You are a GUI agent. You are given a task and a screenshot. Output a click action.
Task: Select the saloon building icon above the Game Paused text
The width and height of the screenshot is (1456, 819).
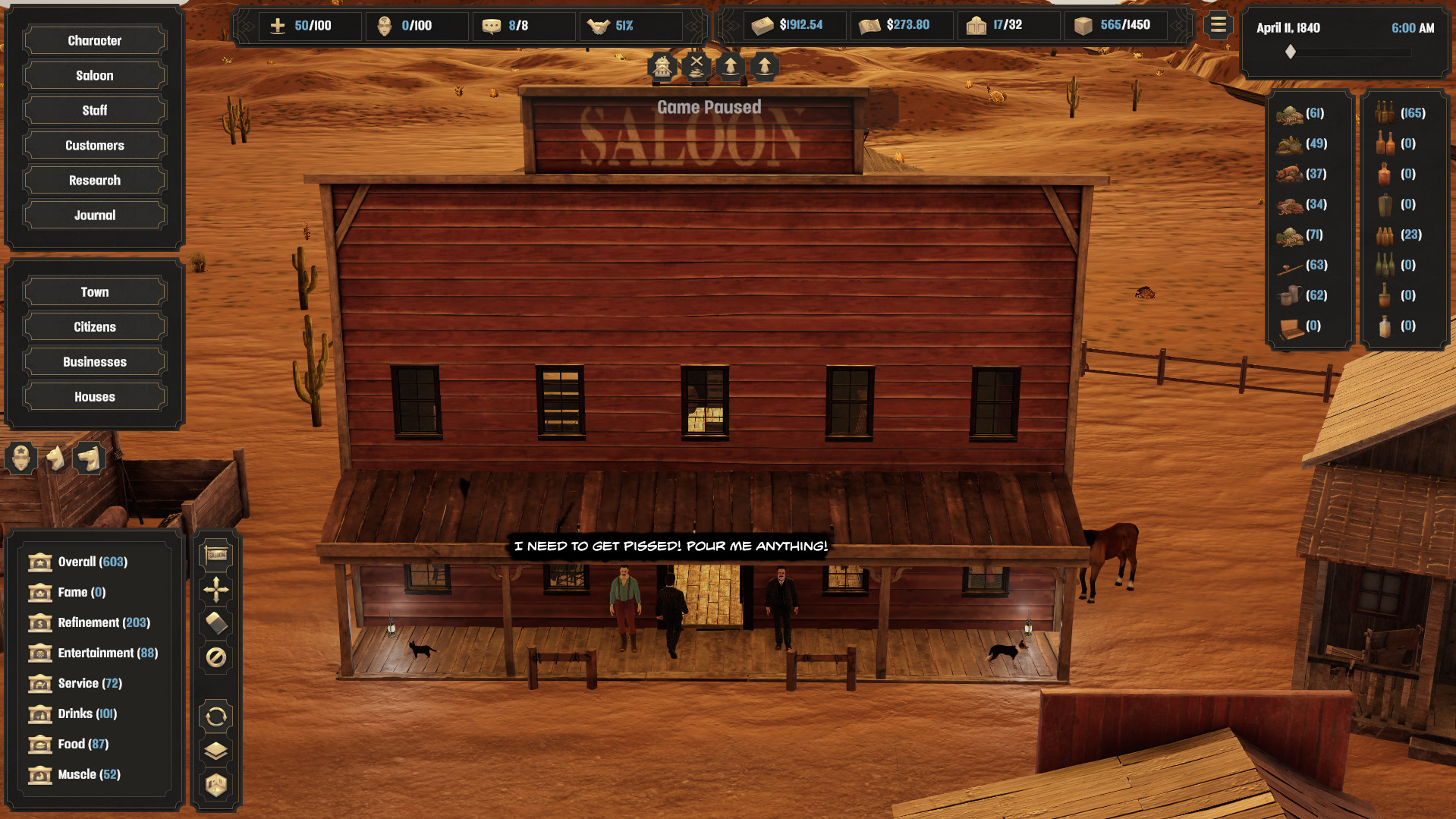[x=663, y=67]
